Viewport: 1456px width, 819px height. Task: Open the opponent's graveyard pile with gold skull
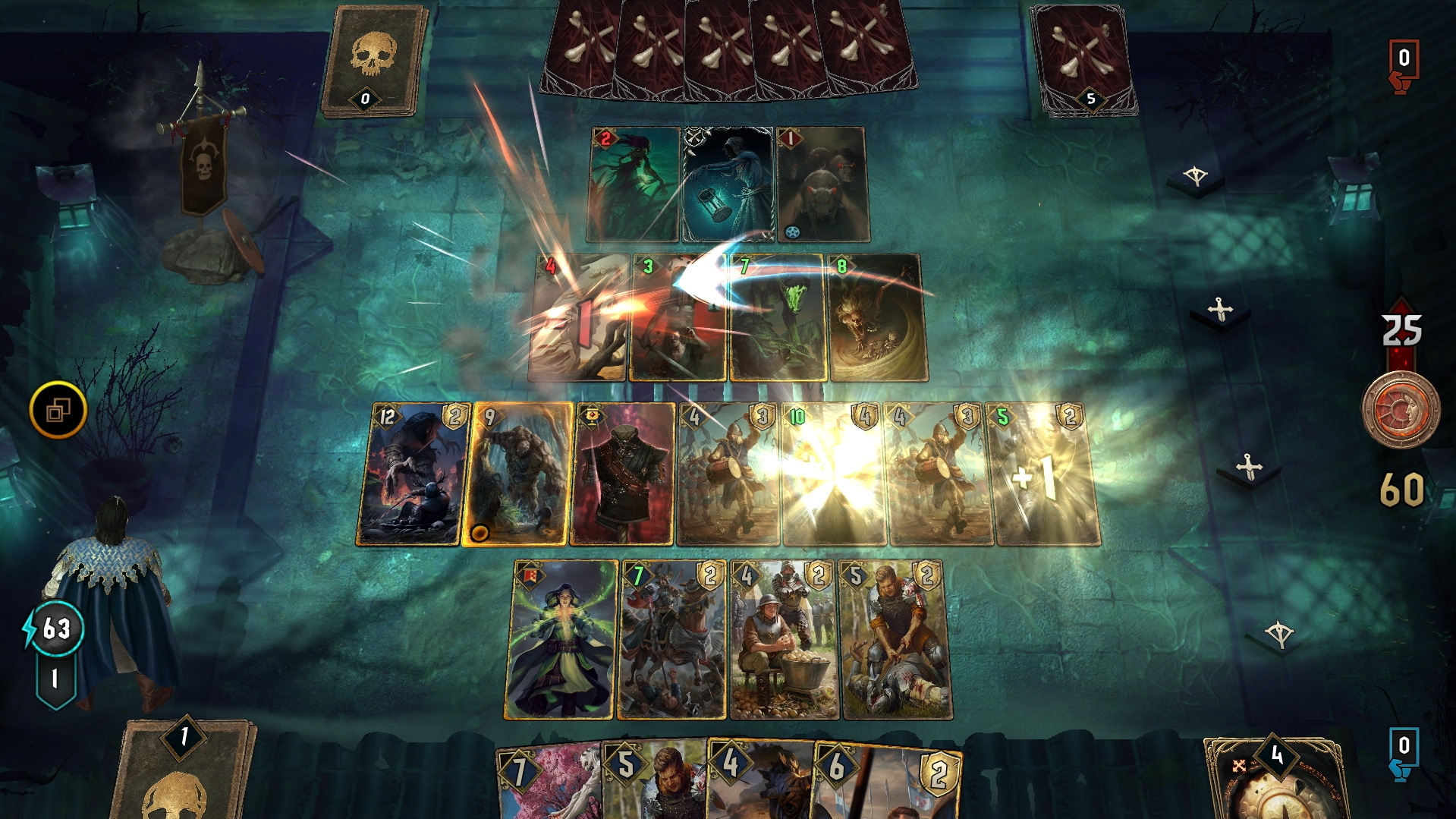370,61
